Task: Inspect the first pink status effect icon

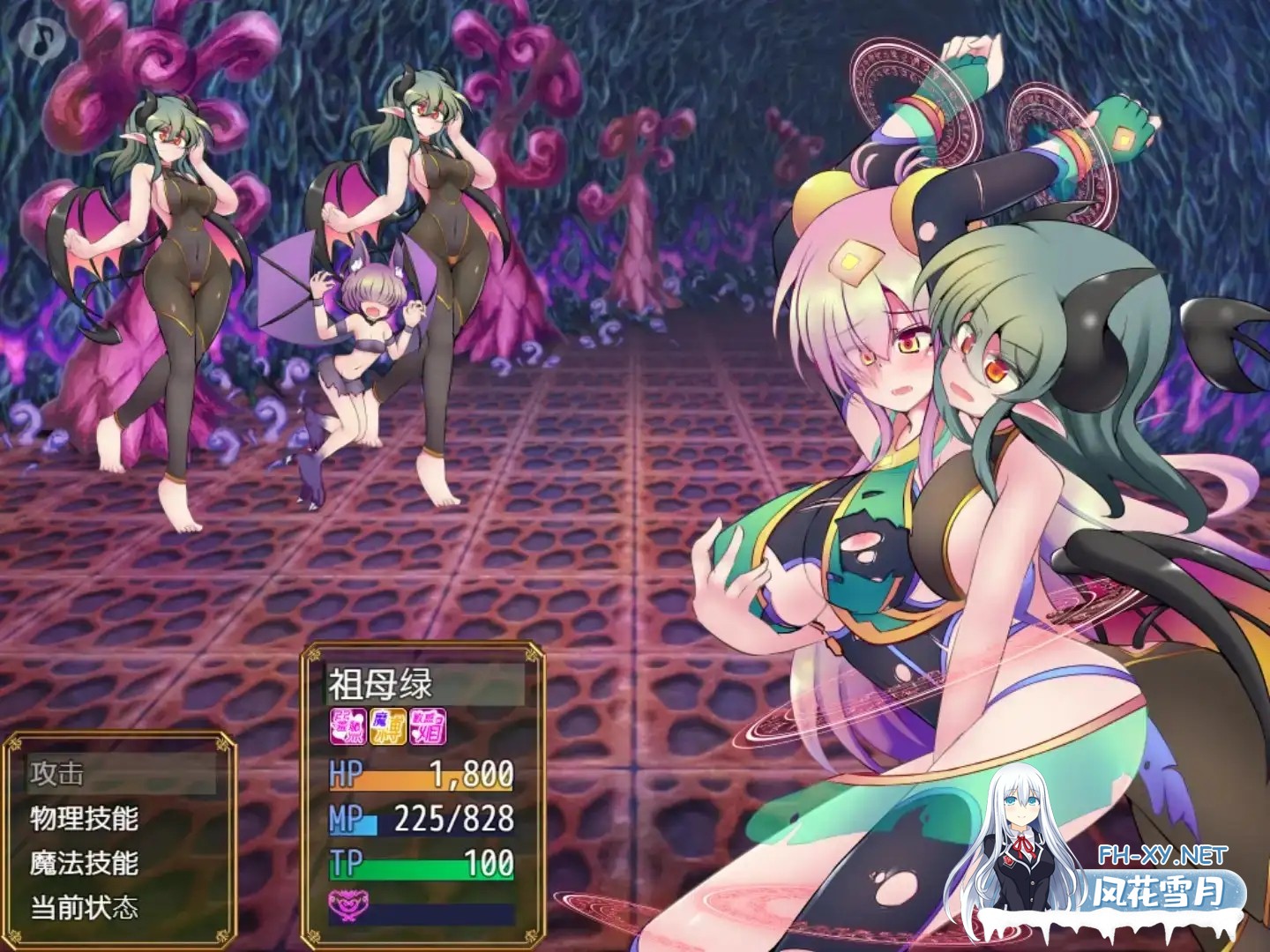Action: point(347,727)
